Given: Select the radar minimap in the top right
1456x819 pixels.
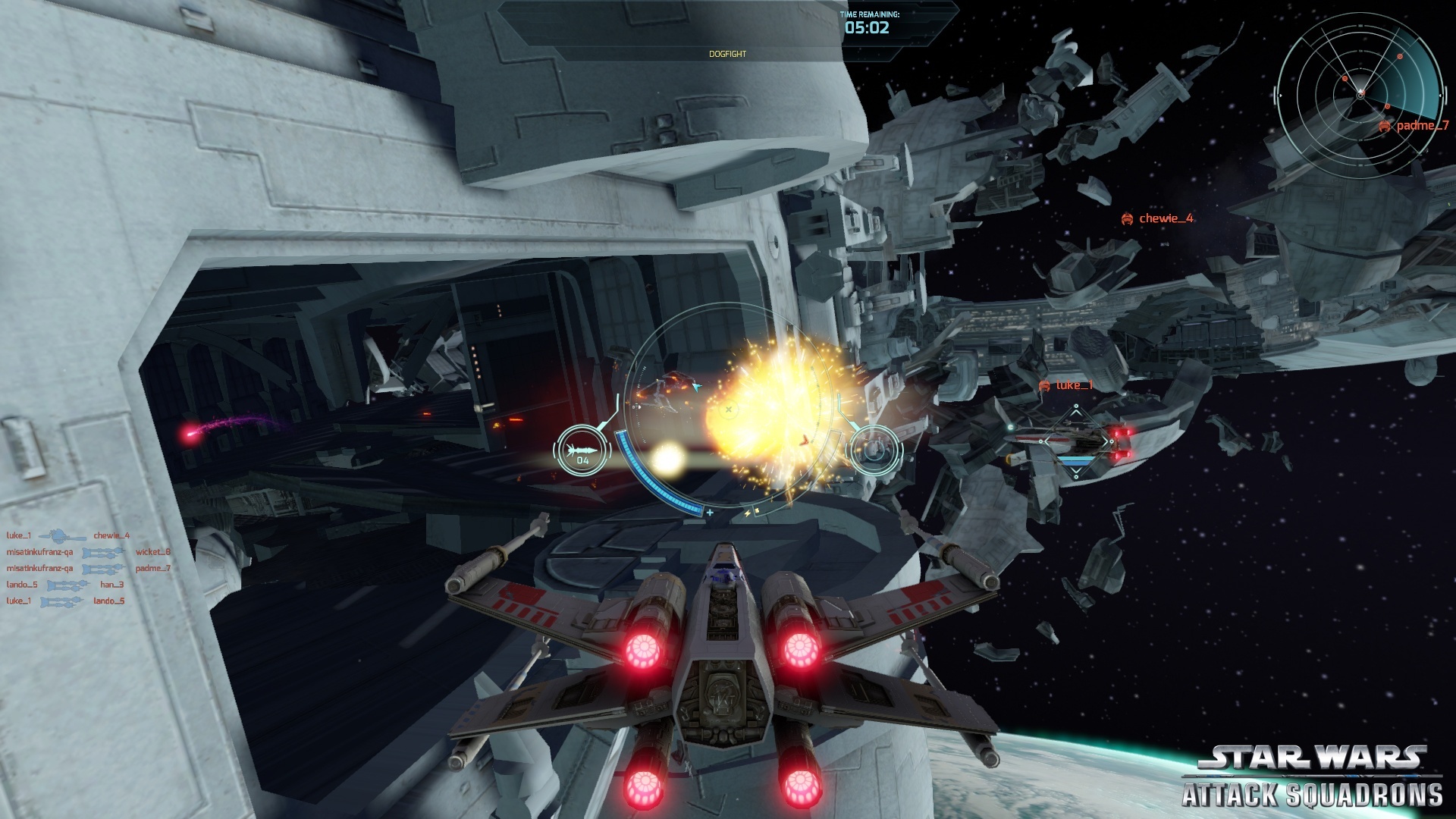Looking at the screenshot, I should tap(1361, 95).
